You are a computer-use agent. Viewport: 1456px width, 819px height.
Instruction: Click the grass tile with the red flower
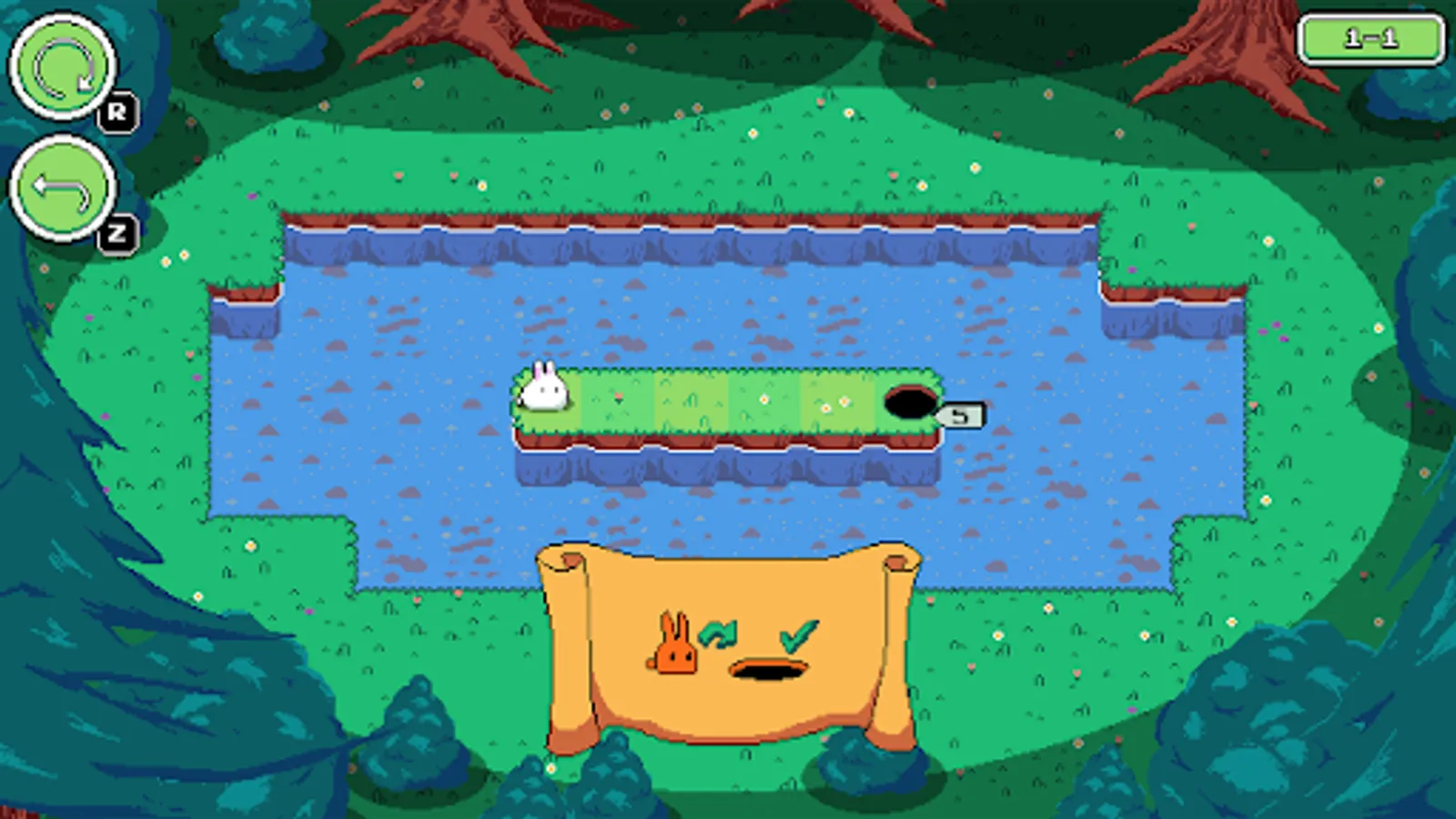(x=619, y=398)
